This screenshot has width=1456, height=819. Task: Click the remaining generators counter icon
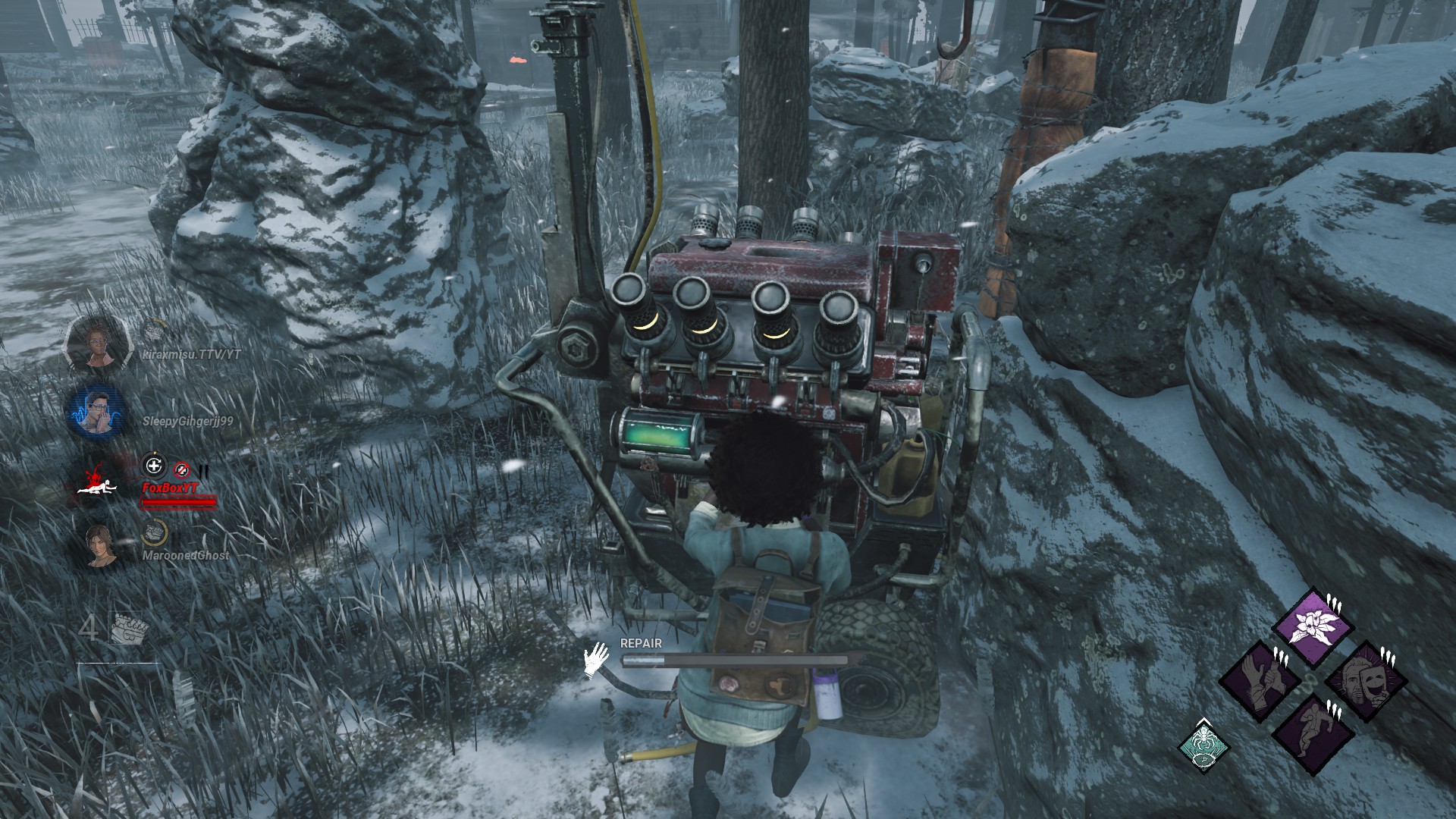(x=129, y=630)
